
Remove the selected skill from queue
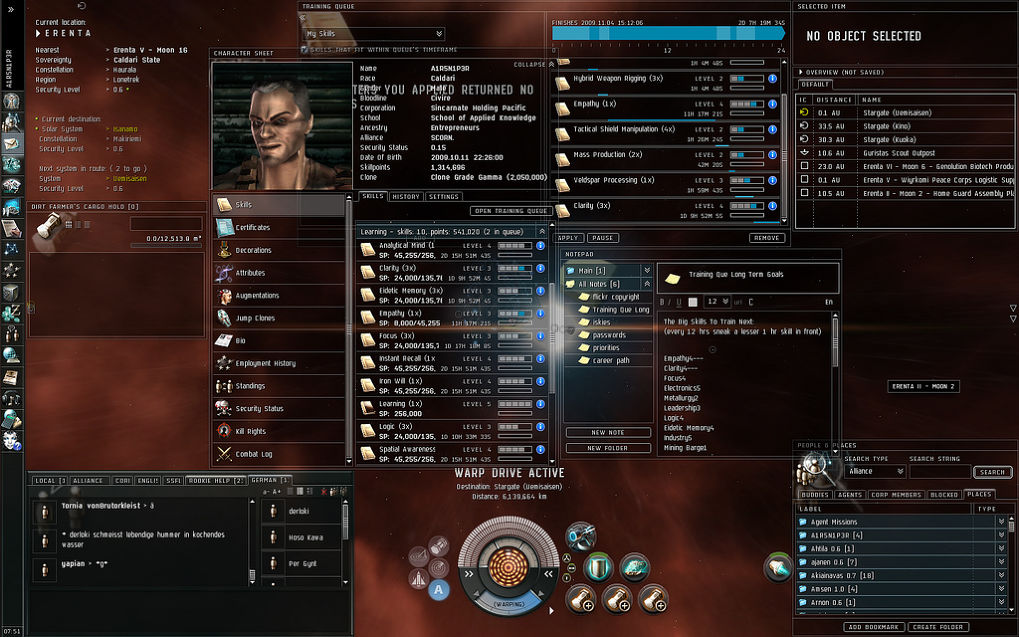coord(766,238)
